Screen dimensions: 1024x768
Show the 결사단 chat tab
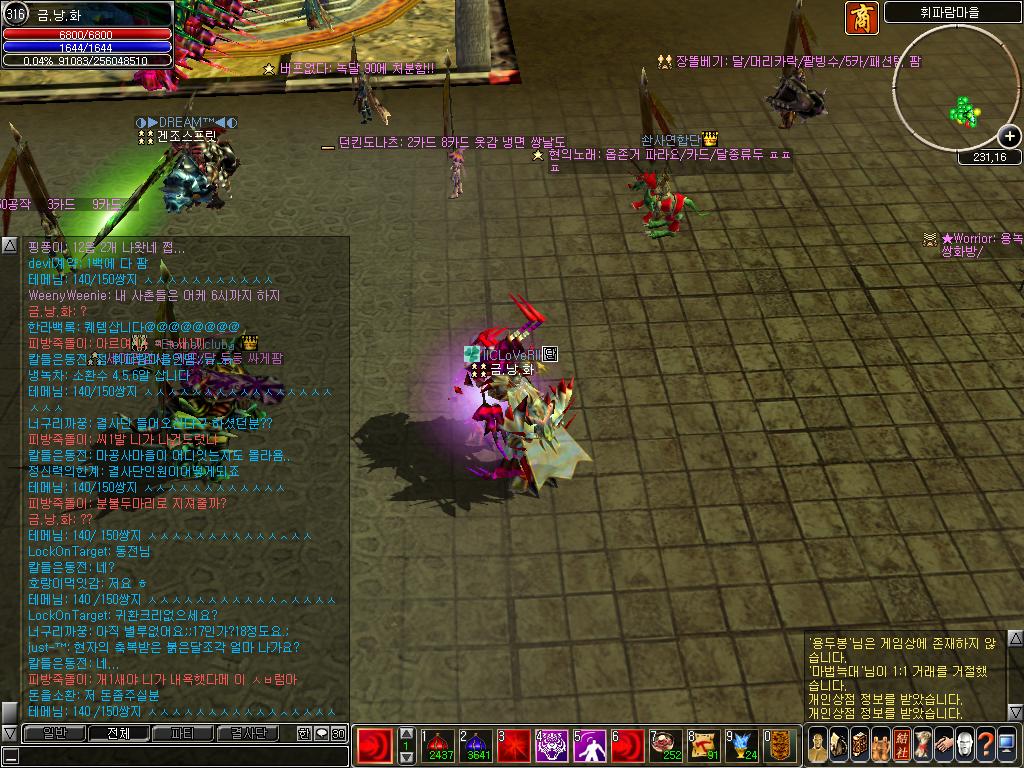248,733
